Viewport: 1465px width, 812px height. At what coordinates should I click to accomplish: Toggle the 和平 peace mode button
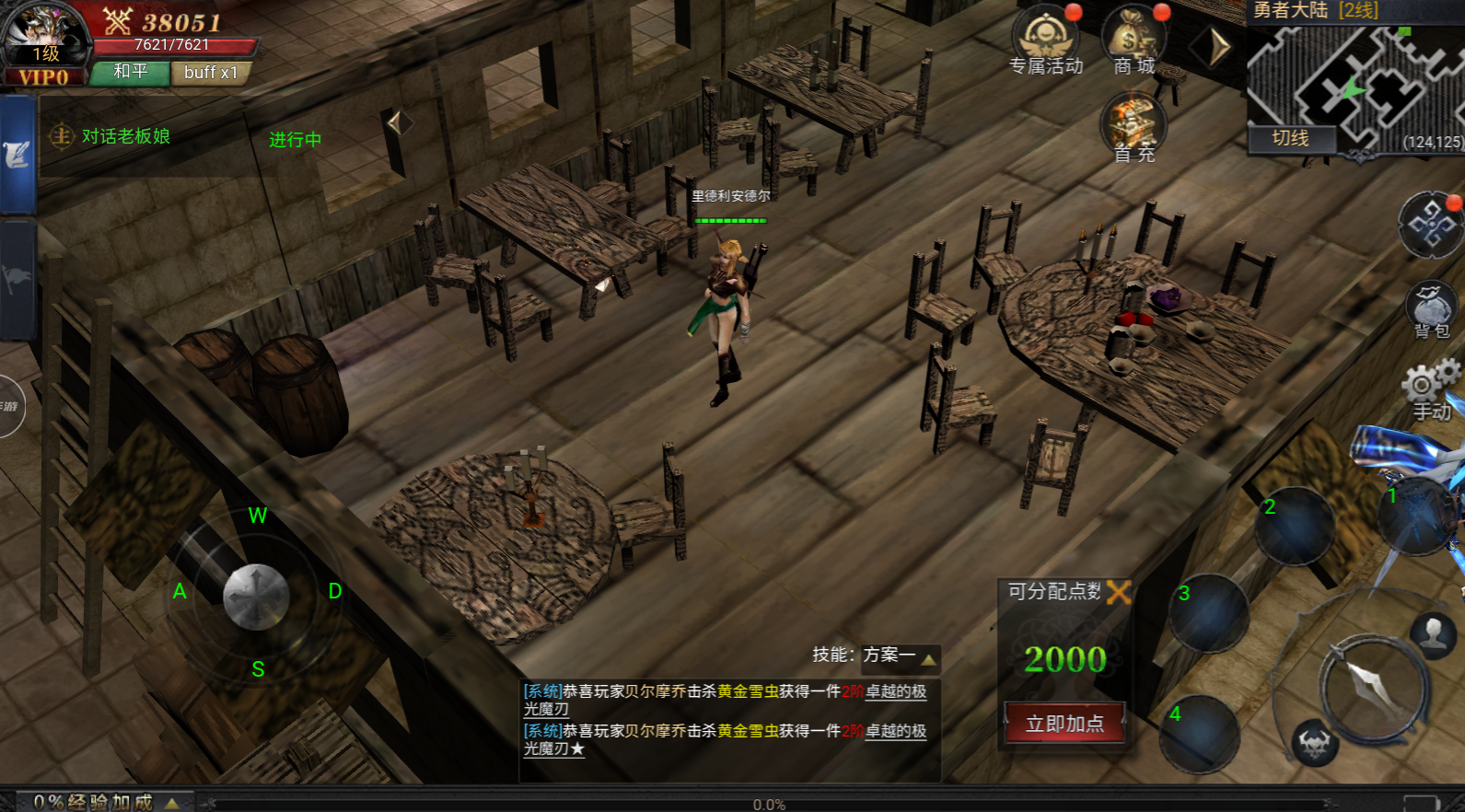(x=130, y=73)
